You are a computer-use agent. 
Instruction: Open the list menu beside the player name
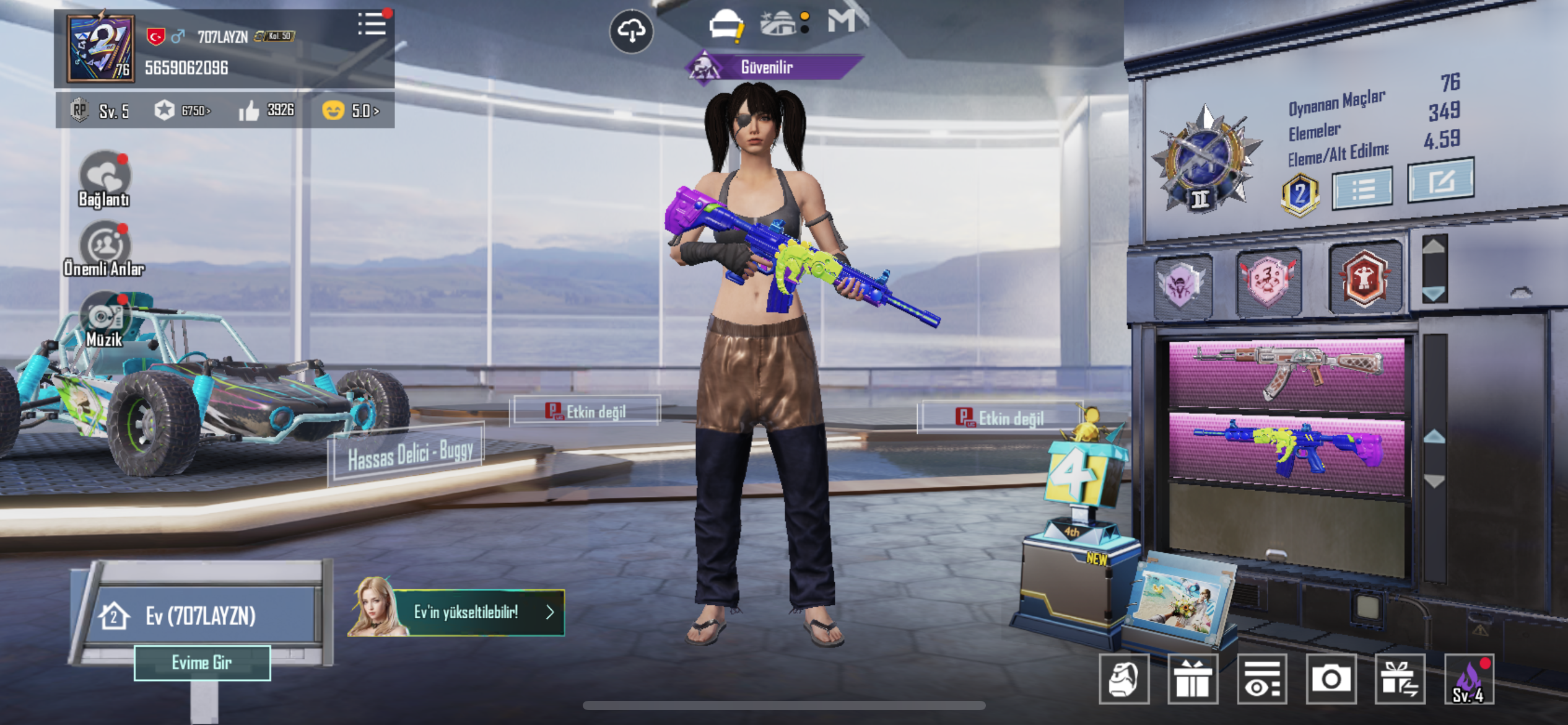click(372, 24)
